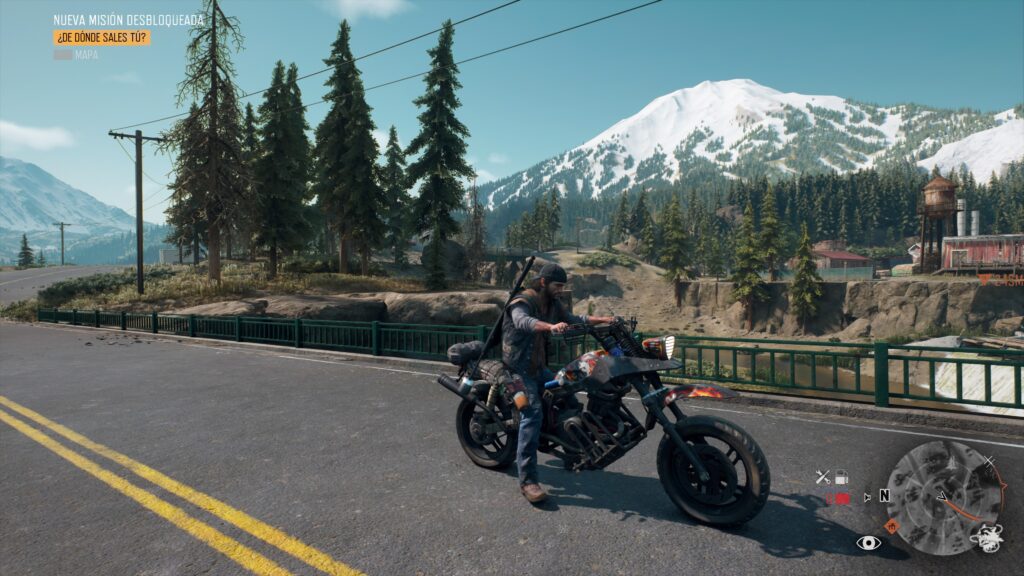Click the orange house marker on minimap
The height and width of the screenshot is (576, 1024).
[x=892, y=525]
